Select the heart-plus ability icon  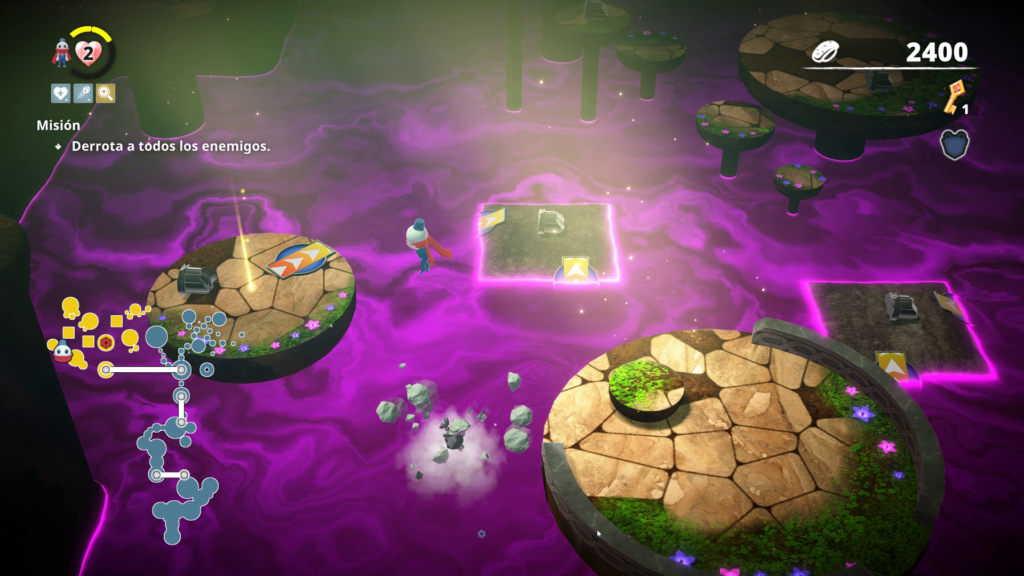click(60, 93)
